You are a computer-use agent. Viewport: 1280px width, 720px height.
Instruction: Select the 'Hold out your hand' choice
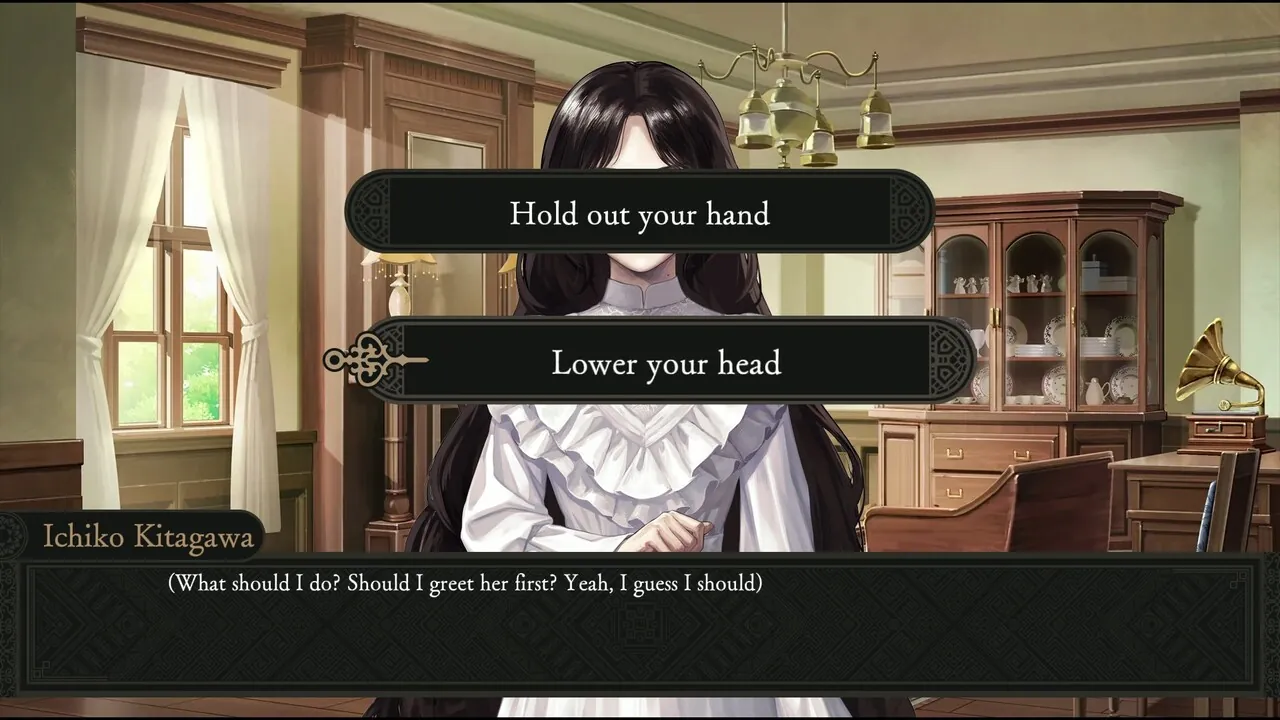click(640, 213)
